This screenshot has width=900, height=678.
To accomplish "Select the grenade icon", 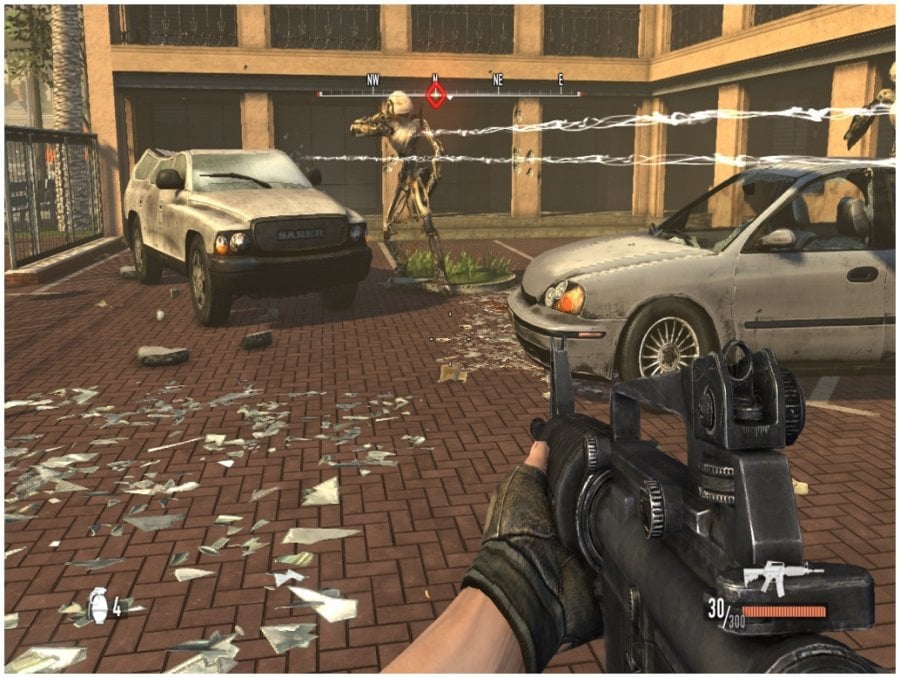I will point(98,603).
